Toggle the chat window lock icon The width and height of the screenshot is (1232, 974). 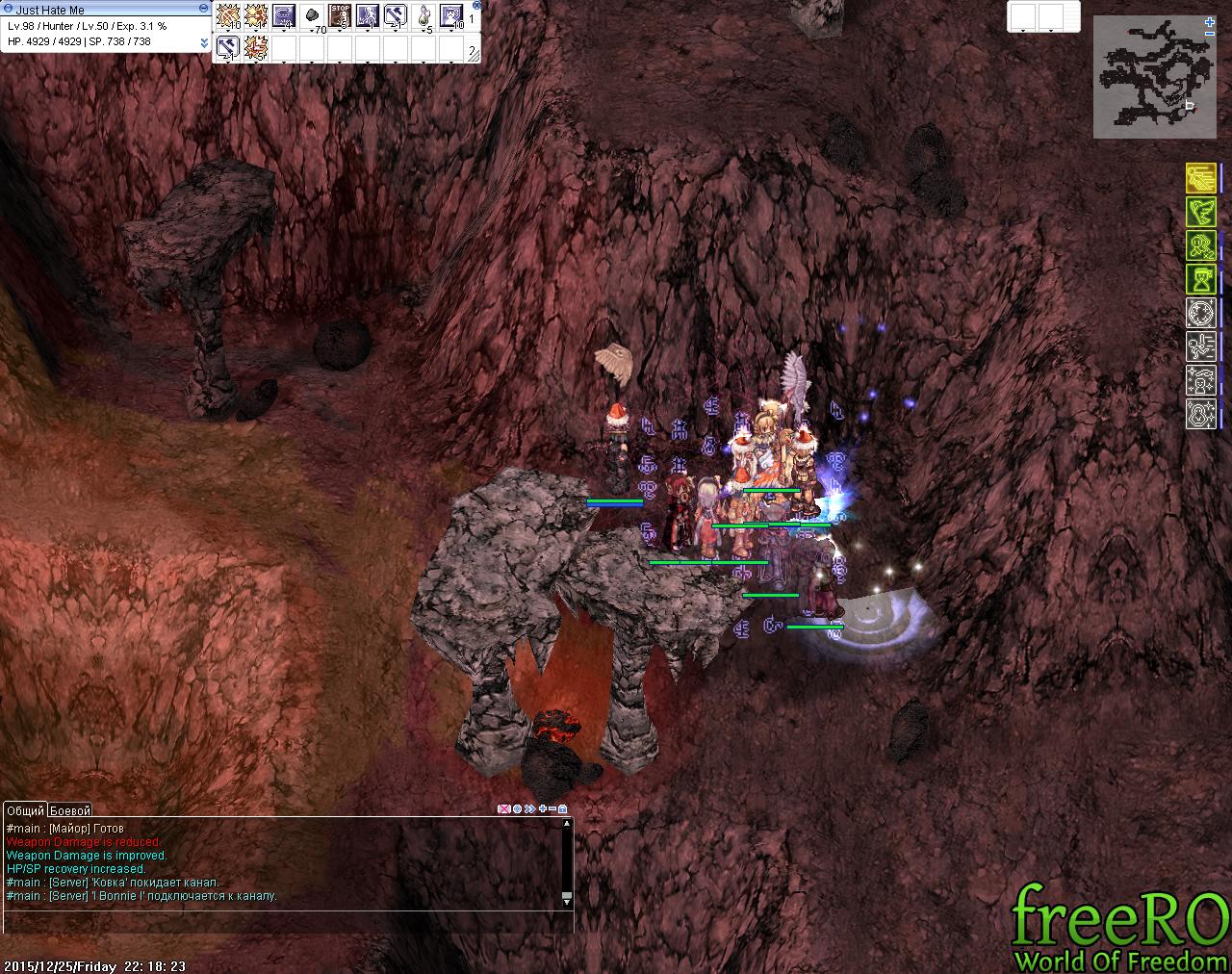(563, 809)
